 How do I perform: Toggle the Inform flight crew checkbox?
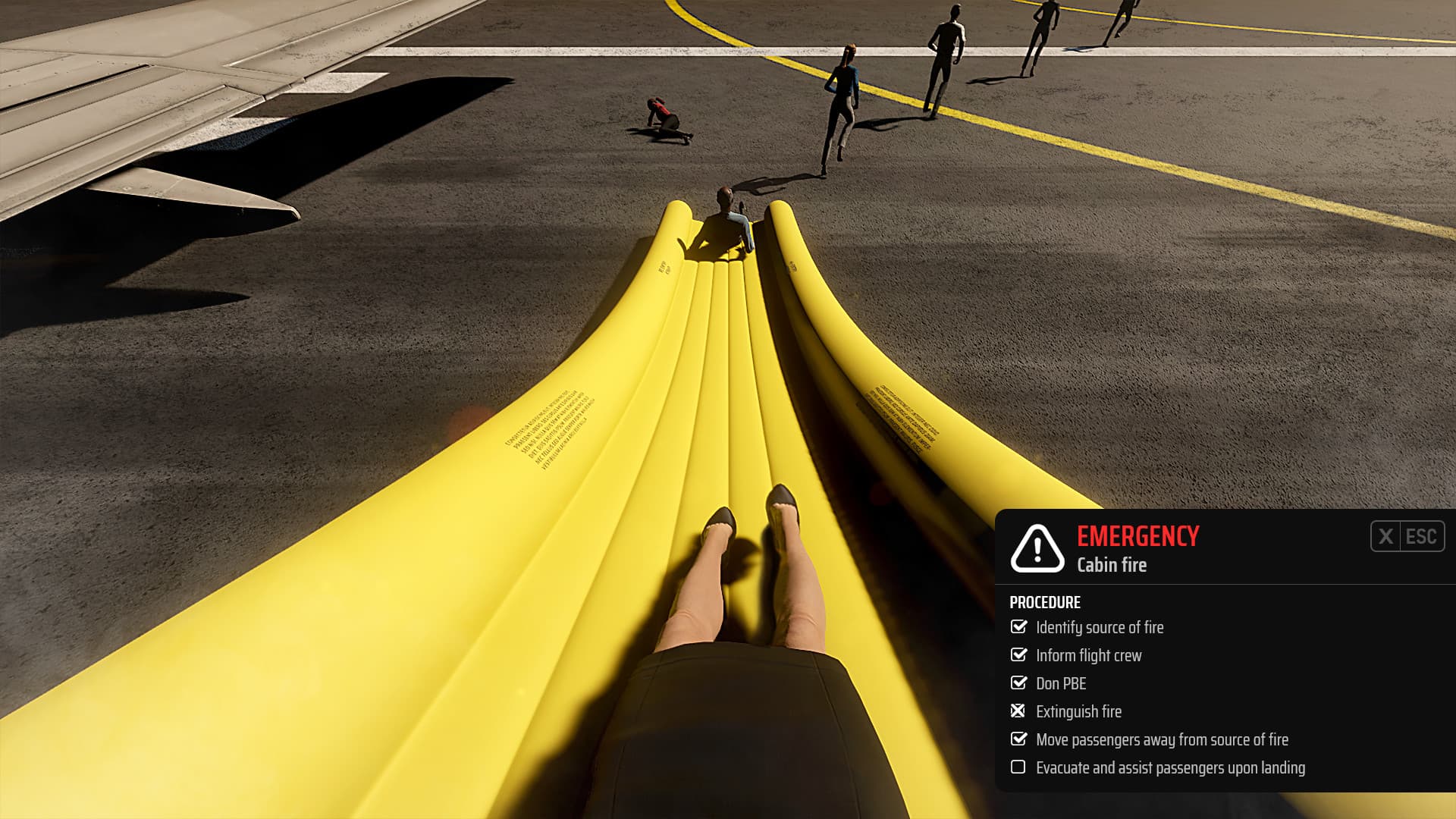[x=1019, y=656]
